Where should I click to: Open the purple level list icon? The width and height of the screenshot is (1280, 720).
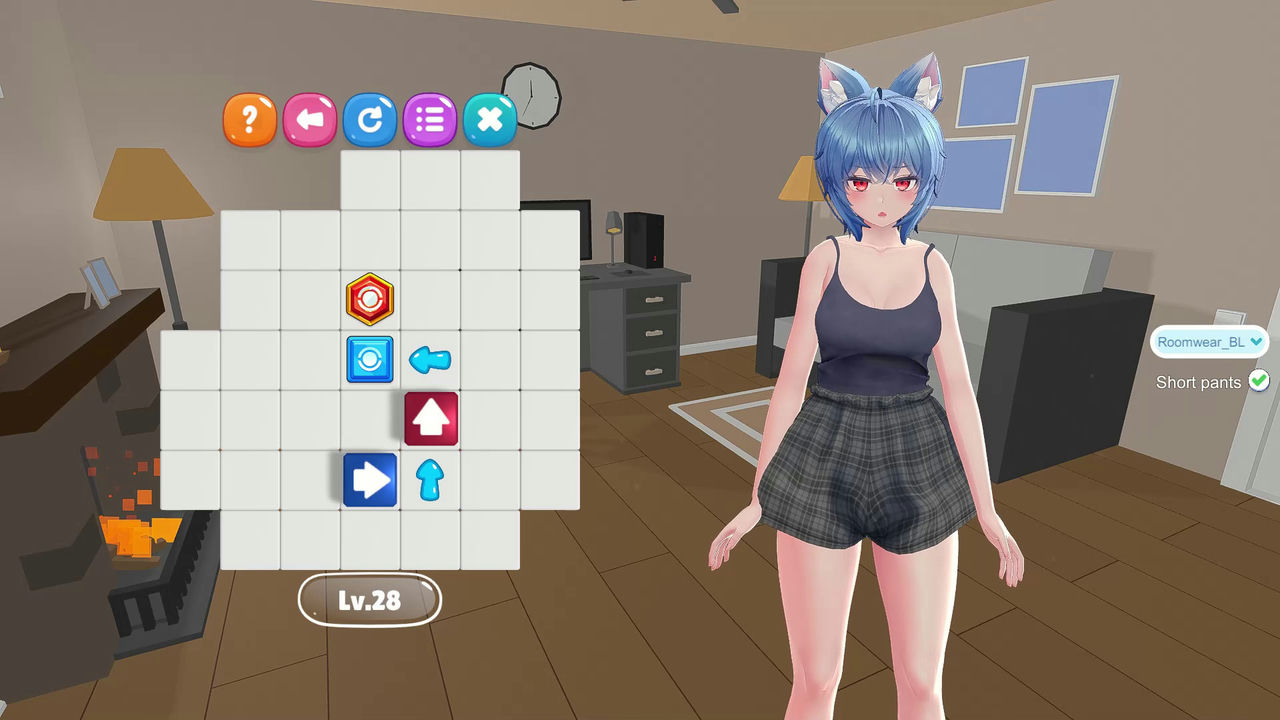pyautogui.click(x=430, y=119)
